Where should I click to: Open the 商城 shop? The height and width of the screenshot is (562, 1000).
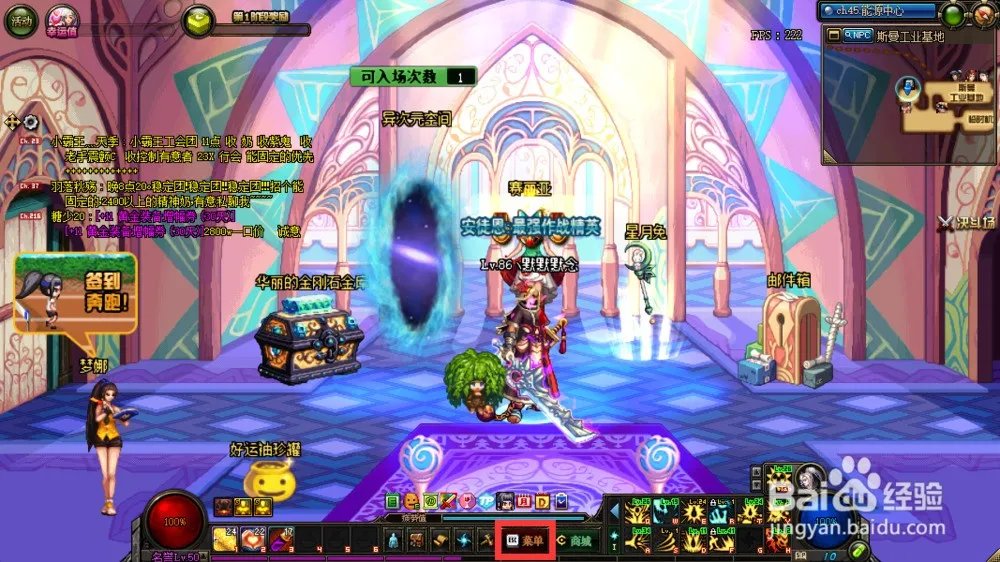[575, 540]
